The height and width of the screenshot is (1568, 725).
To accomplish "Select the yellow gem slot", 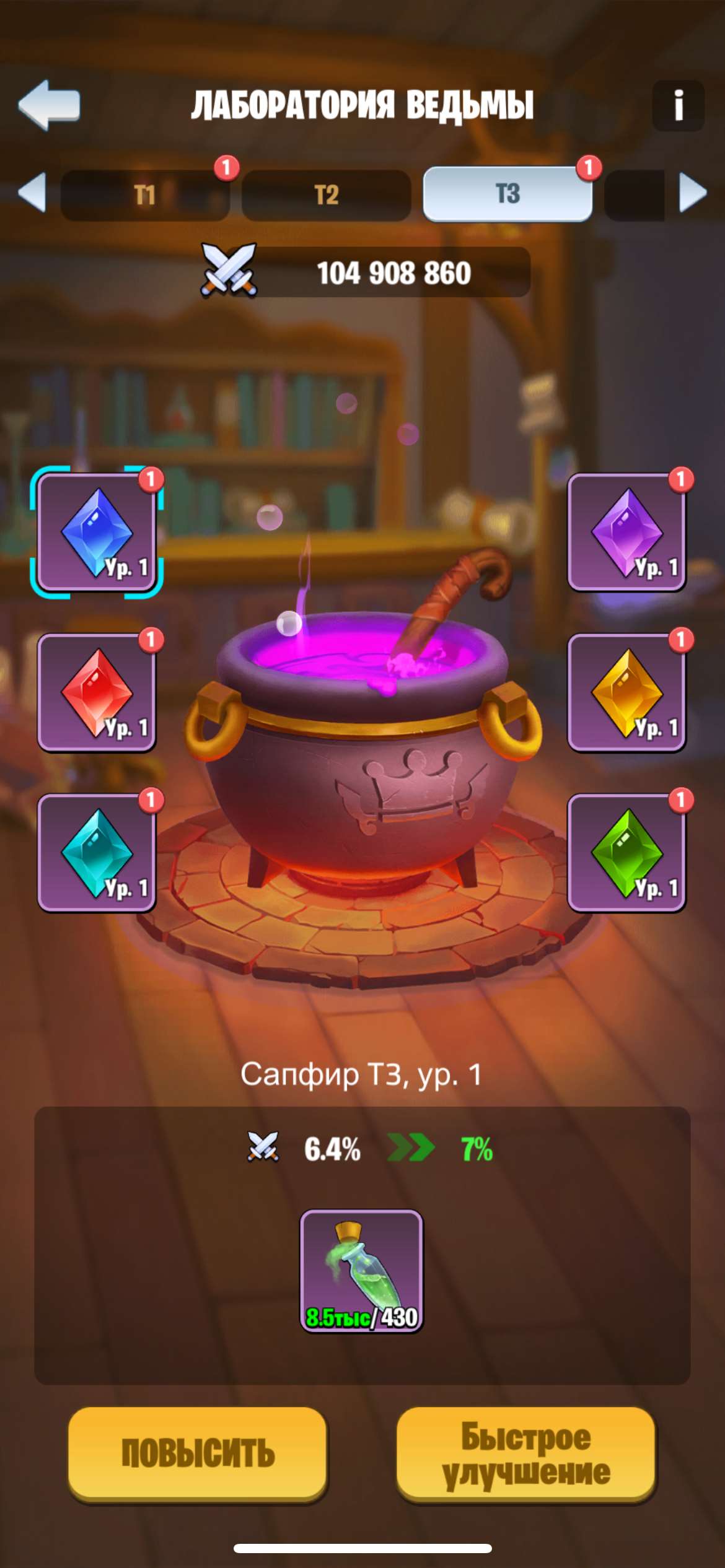I will 626,692.
